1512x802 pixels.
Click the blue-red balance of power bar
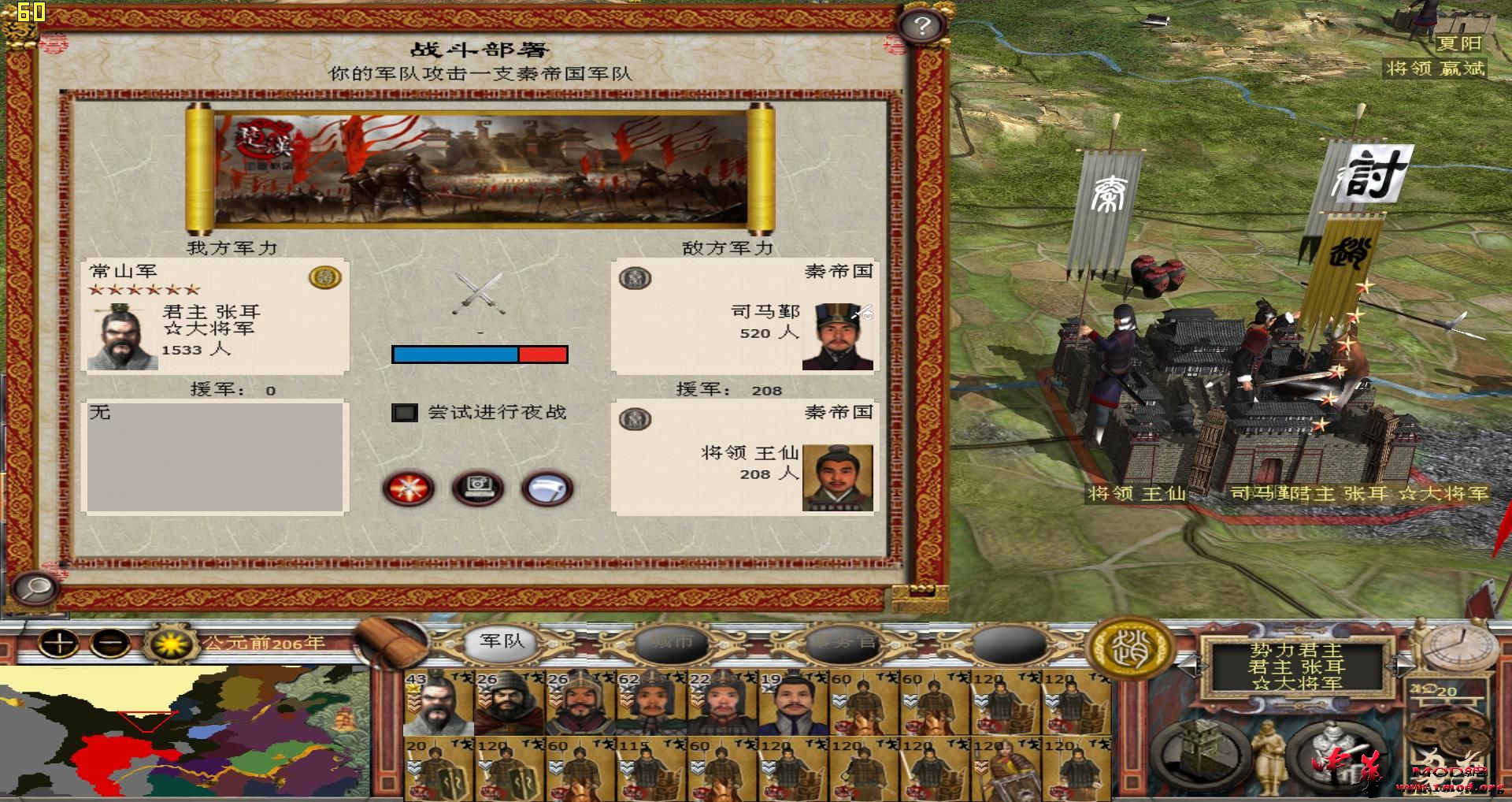[x=479, y=355]
